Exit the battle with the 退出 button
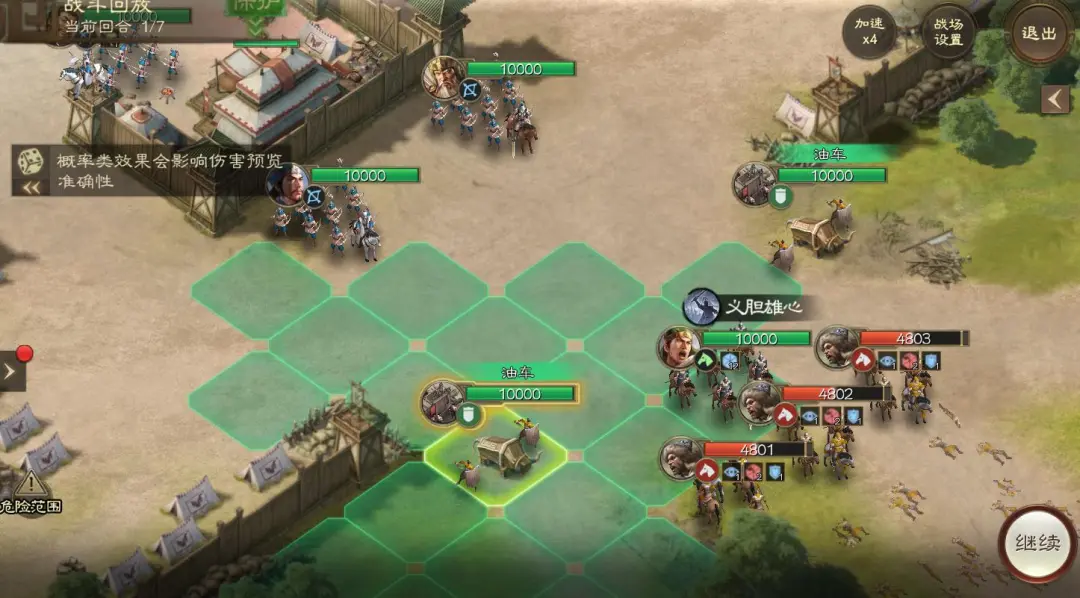This screenshot has height=598, width=1080. coord(1039,31)
